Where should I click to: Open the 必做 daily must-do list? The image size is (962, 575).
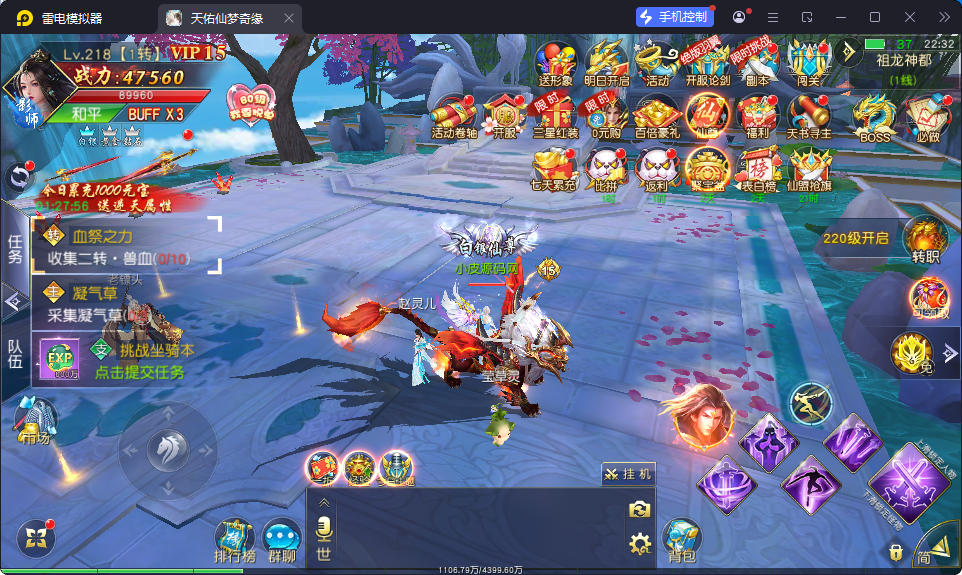point(927,117)
